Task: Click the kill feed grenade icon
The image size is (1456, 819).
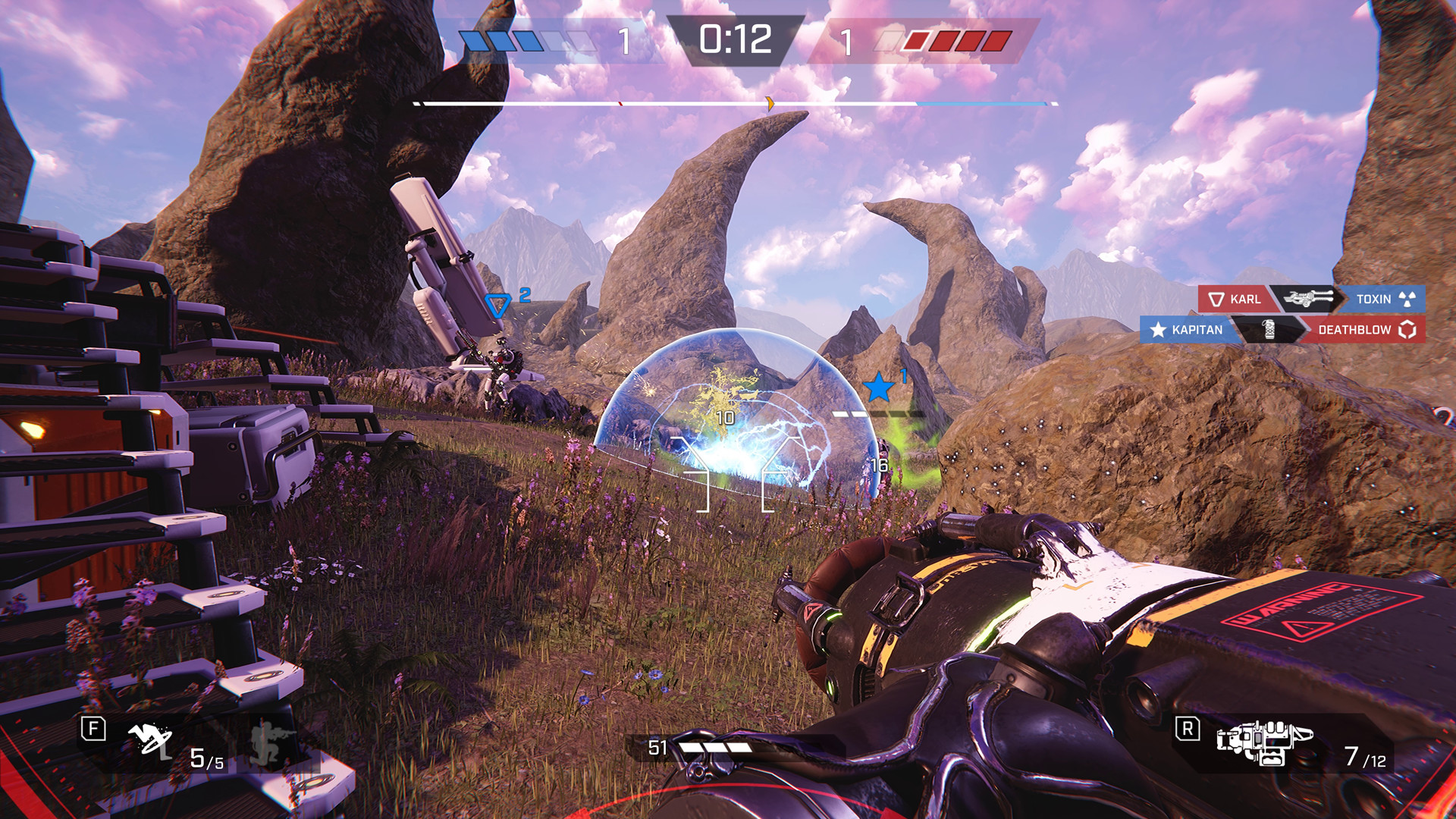Action: click(x=1269, y=329)
